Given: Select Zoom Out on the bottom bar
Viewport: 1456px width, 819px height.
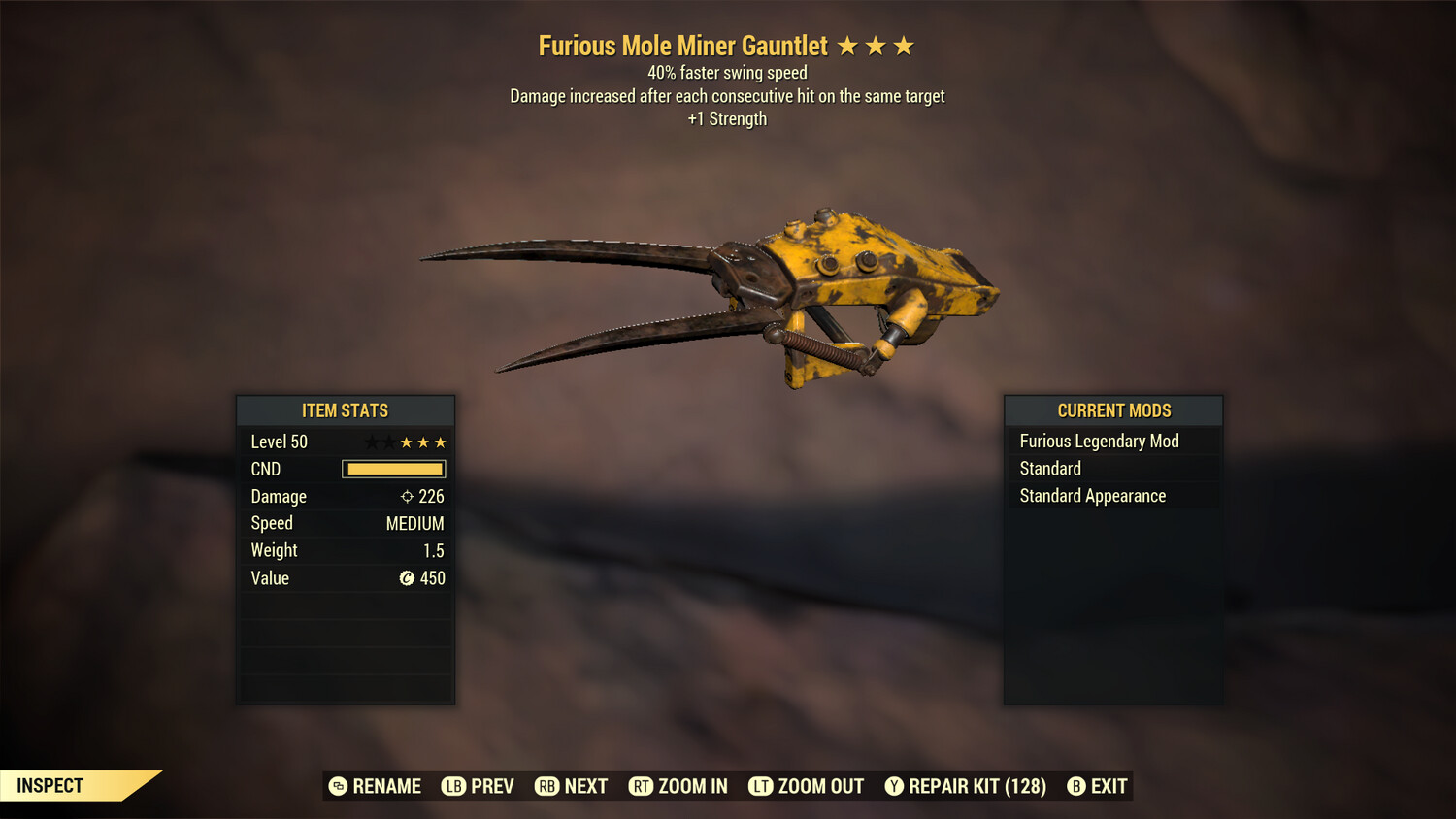Looking at the screenshot, I should tap(807, 786).
